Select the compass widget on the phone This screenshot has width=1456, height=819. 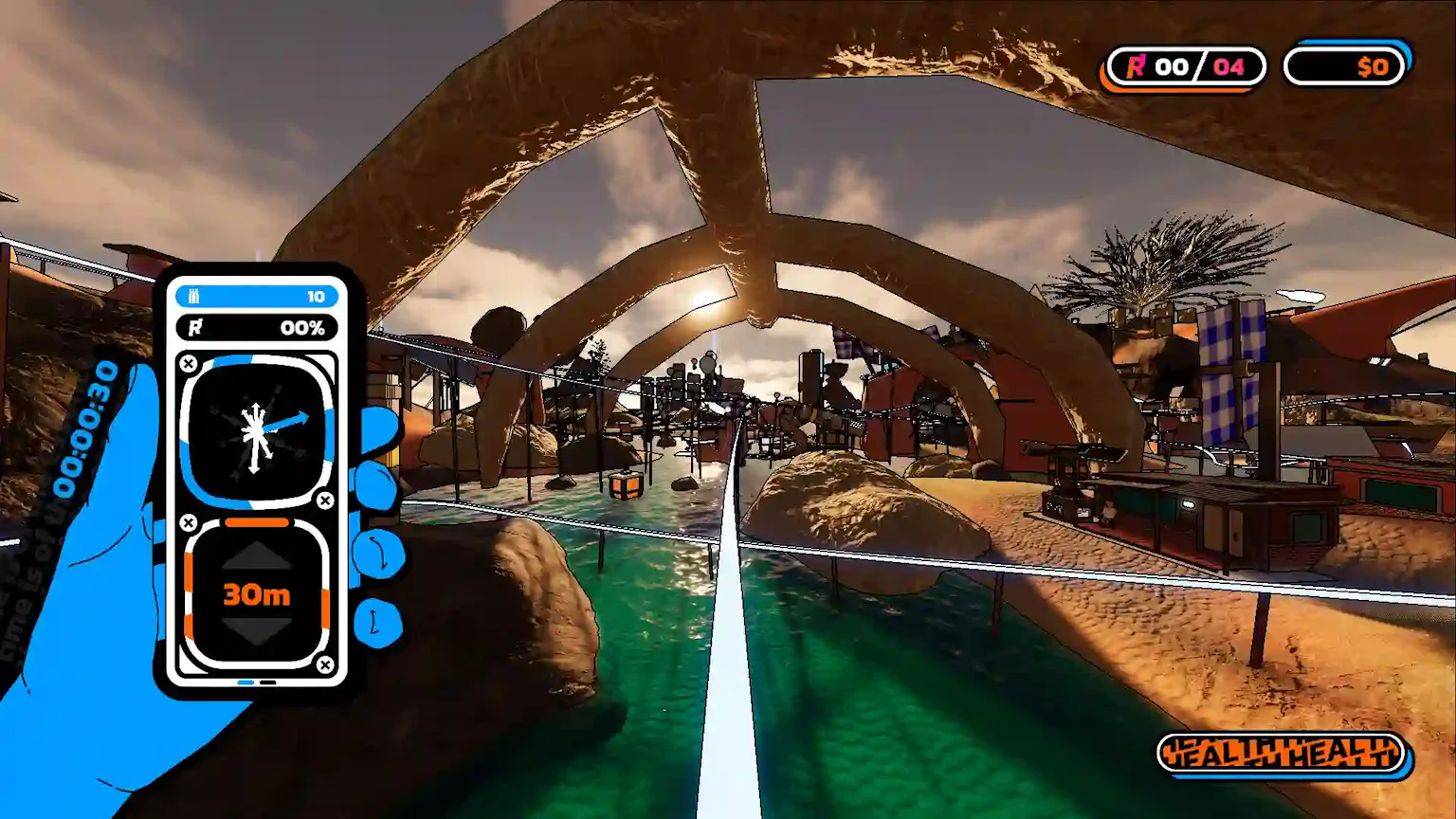(256, 431)
